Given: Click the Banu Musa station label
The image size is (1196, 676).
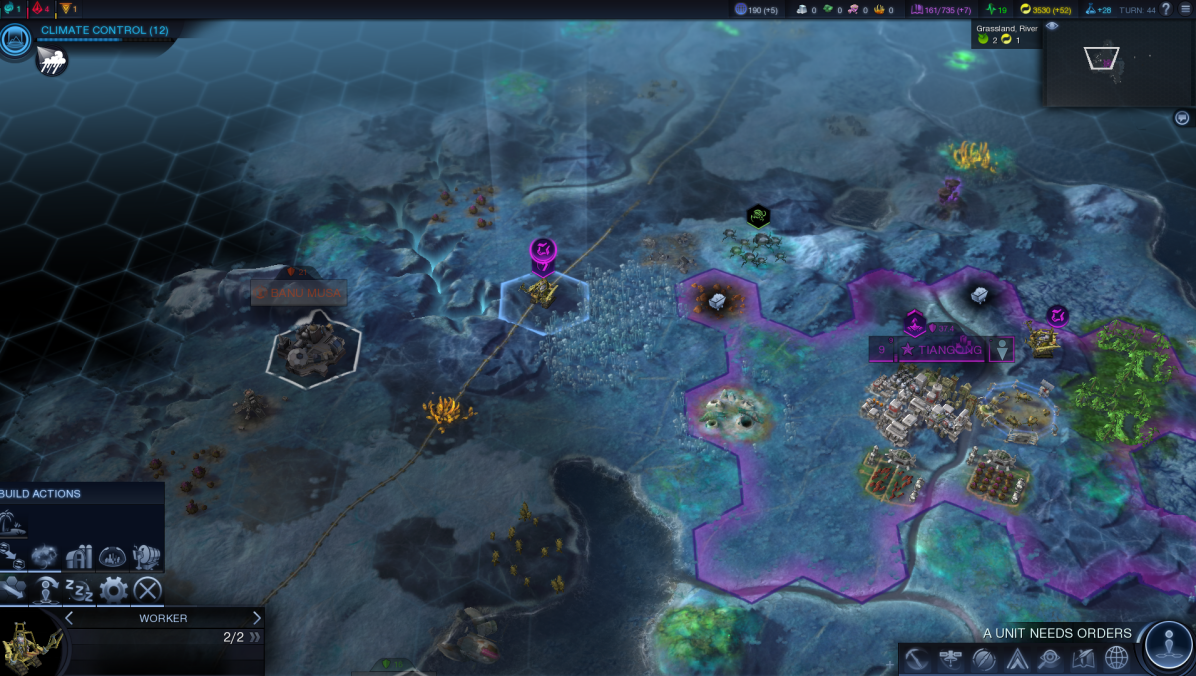Looking at the screenshot, I should (x=298, y=294).
